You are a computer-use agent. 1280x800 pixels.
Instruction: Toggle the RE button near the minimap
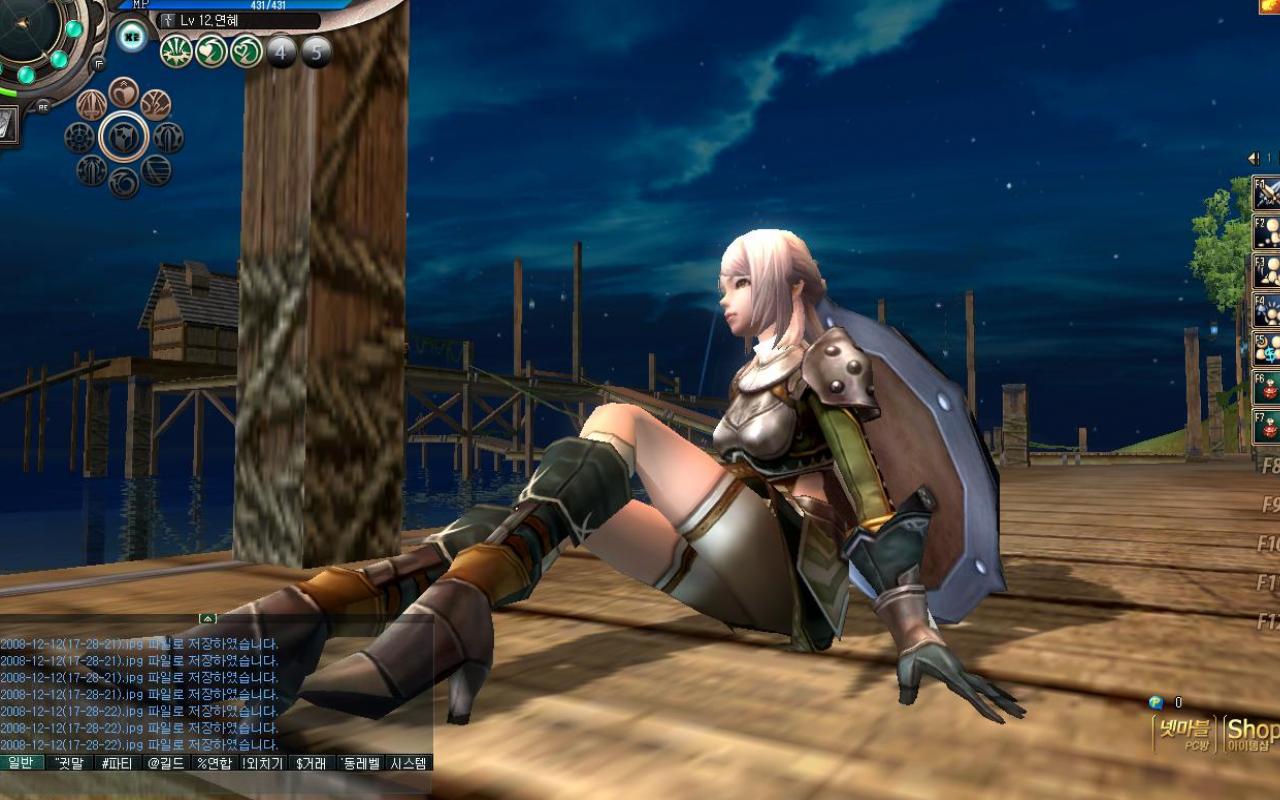[x=43, y=106]
